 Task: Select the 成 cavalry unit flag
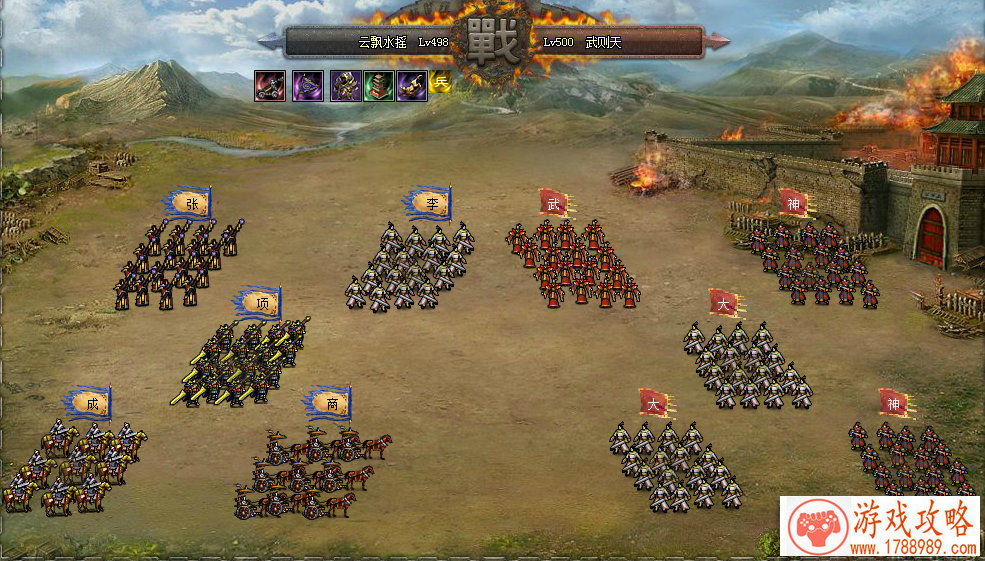(x=91, y=404)
